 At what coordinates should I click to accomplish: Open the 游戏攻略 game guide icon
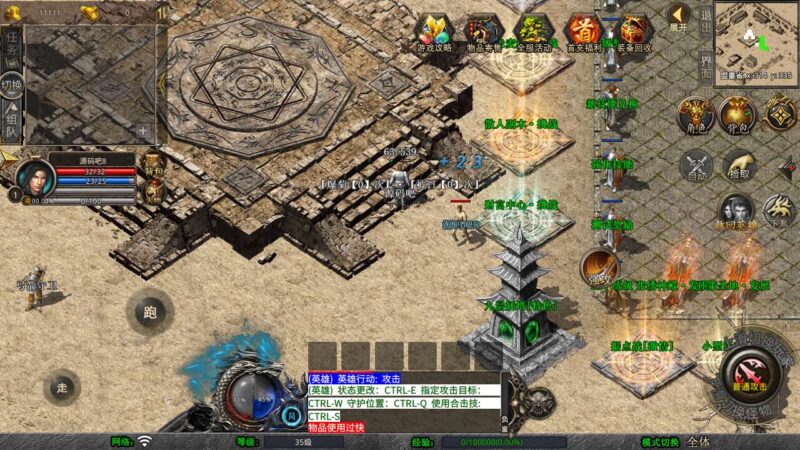[434, 31]
